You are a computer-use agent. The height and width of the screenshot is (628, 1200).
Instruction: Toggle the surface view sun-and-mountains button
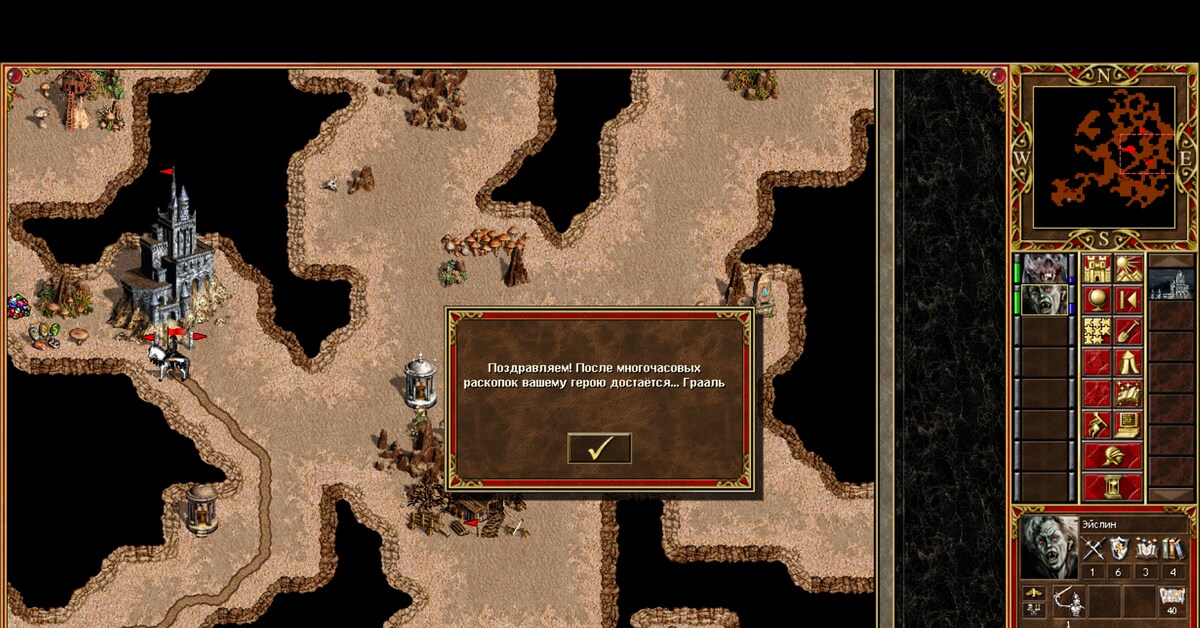tap(1128, 269)
